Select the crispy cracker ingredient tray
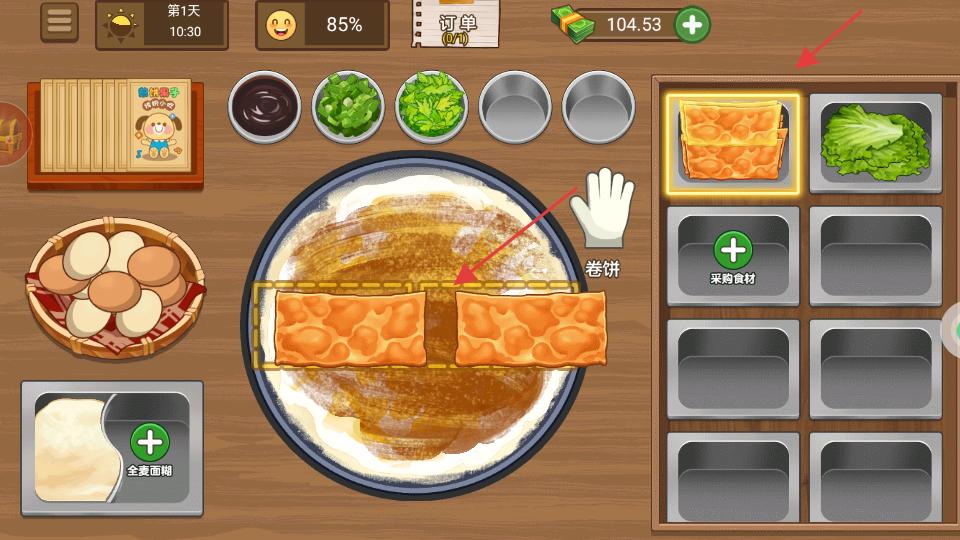This screenshot has height=540, width=960. click(733, 143)
